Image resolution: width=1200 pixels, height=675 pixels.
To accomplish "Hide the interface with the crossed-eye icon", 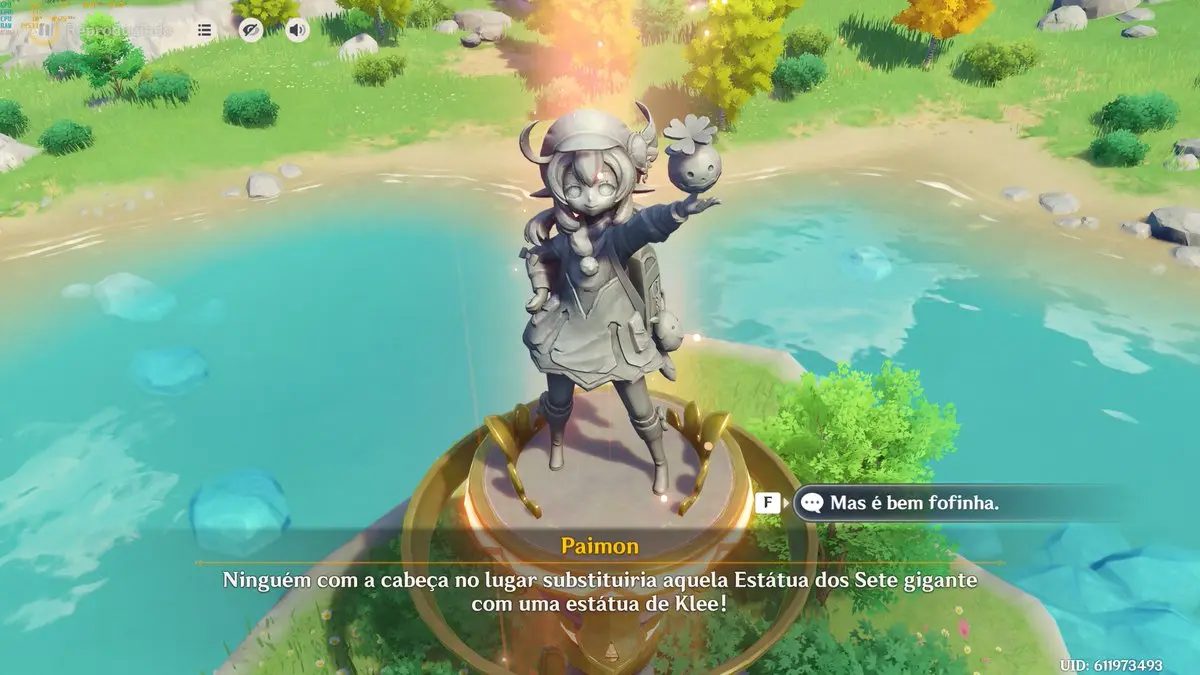I will pyautogui.click(x=251, y=30).
